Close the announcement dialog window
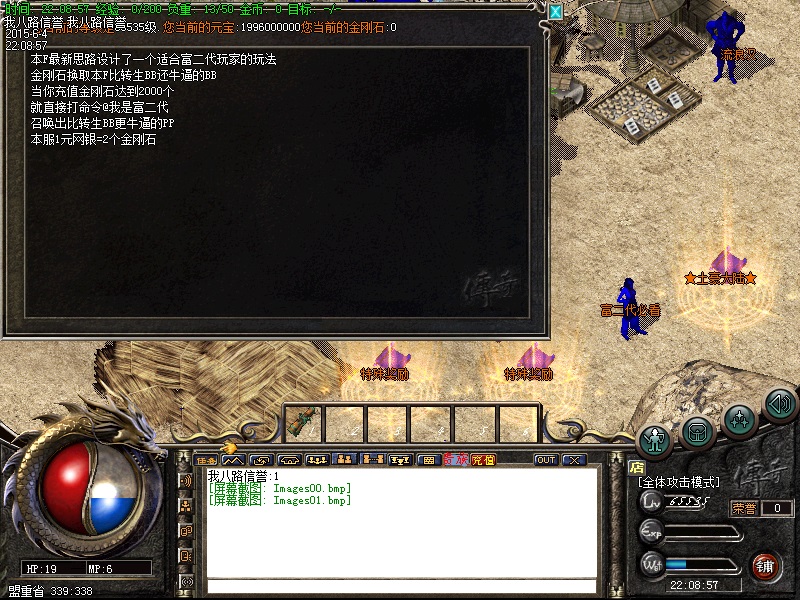The width and height of the screenshot is (800, 600). click(x=556, y=12)
